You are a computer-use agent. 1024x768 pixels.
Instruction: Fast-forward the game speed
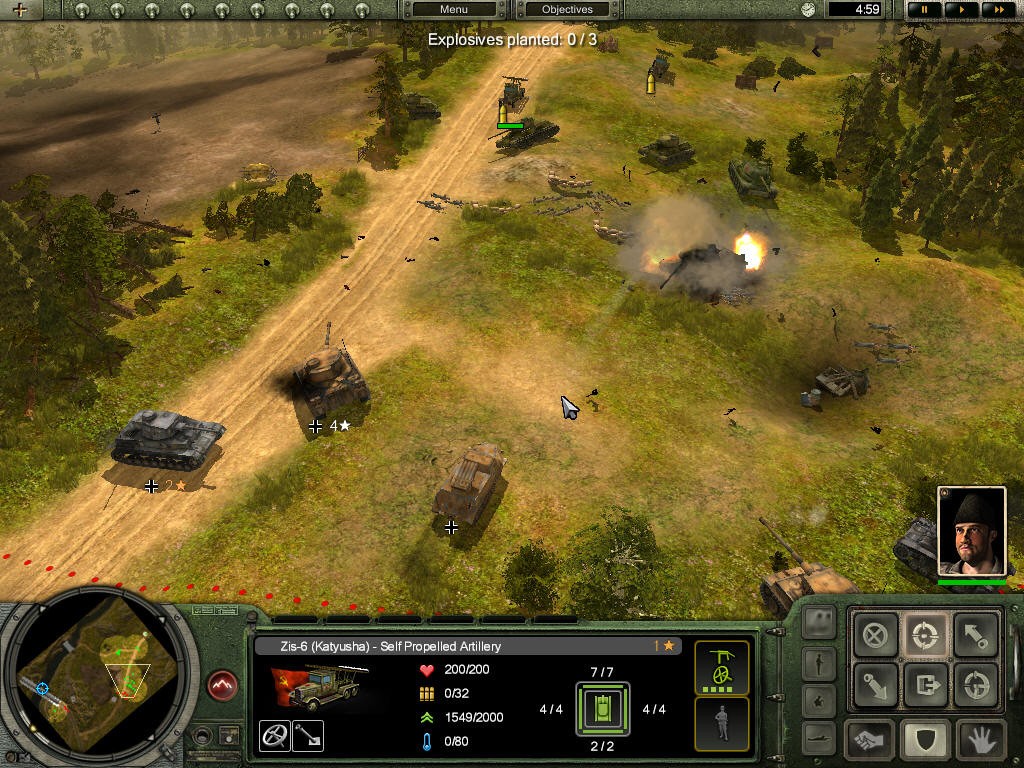997,9
